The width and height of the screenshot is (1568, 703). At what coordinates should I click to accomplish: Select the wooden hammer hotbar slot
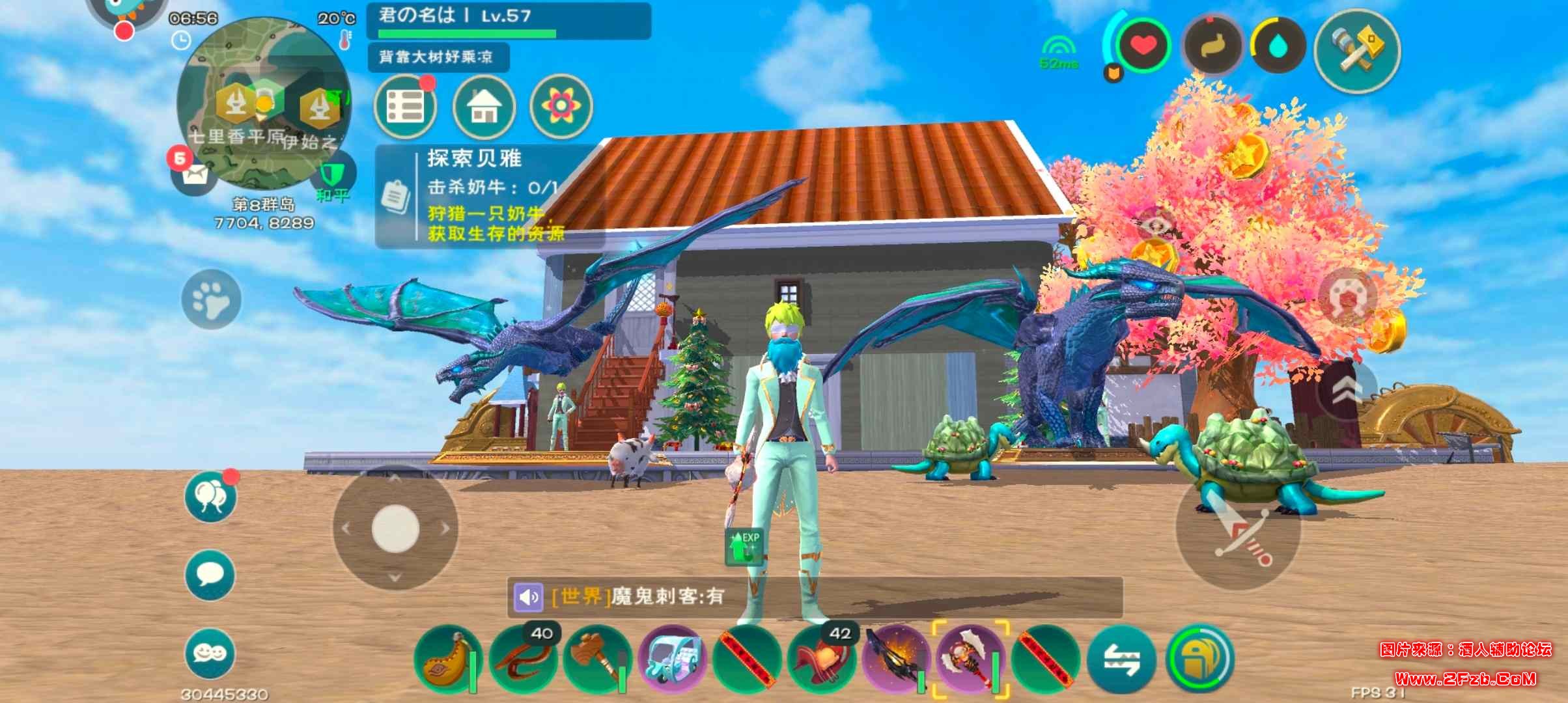coord(595,659)
